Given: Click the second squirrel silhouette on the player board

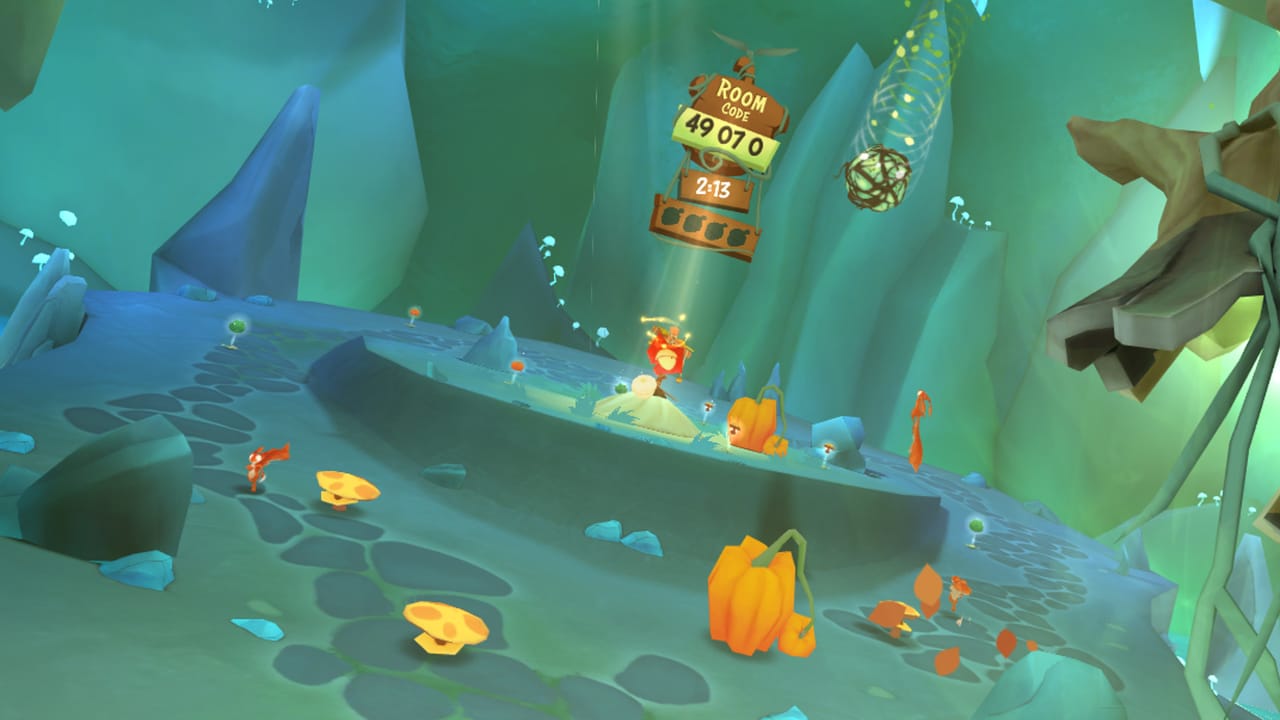Looking at the screenshot, I should (692, 223).
